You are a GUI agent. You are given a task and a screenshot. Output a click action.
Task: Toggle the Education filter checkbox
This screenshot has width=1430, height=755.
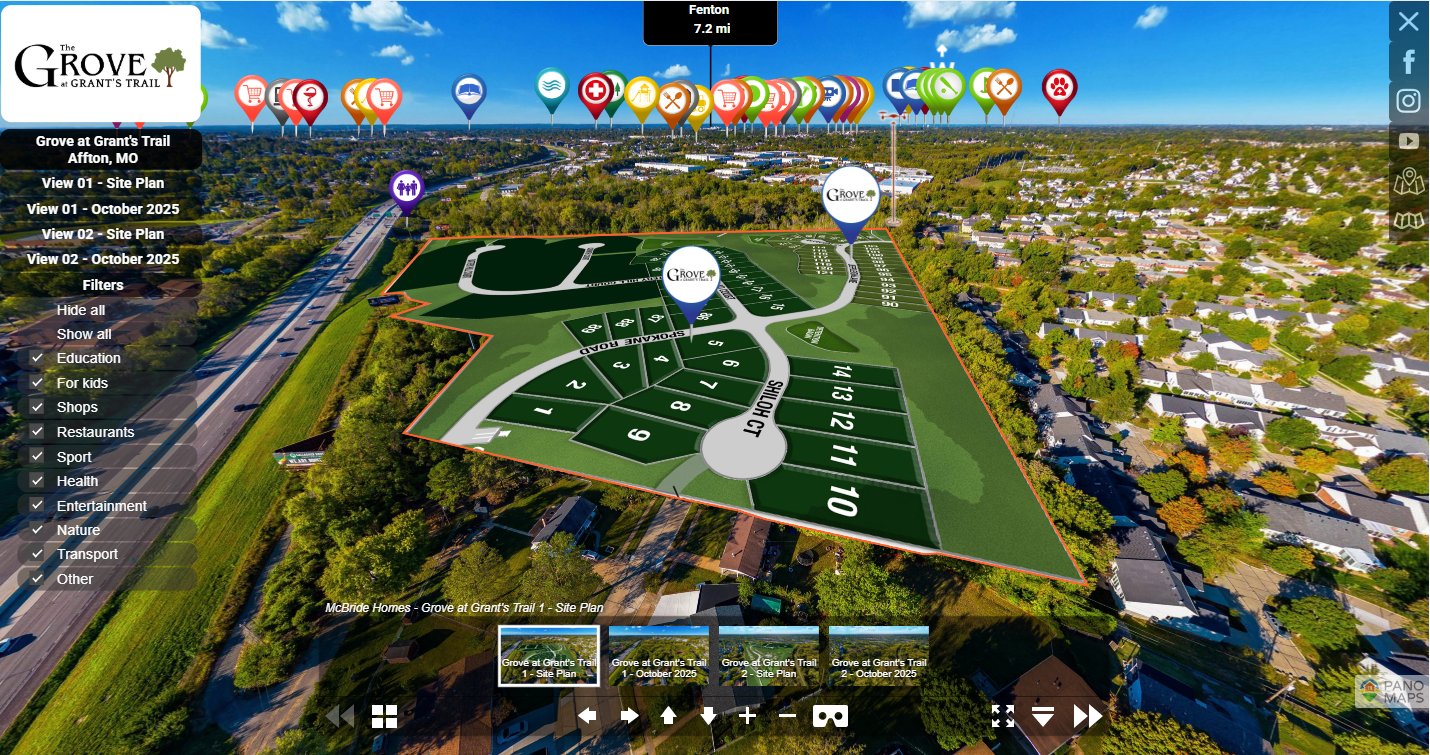(x=37, y=358)
